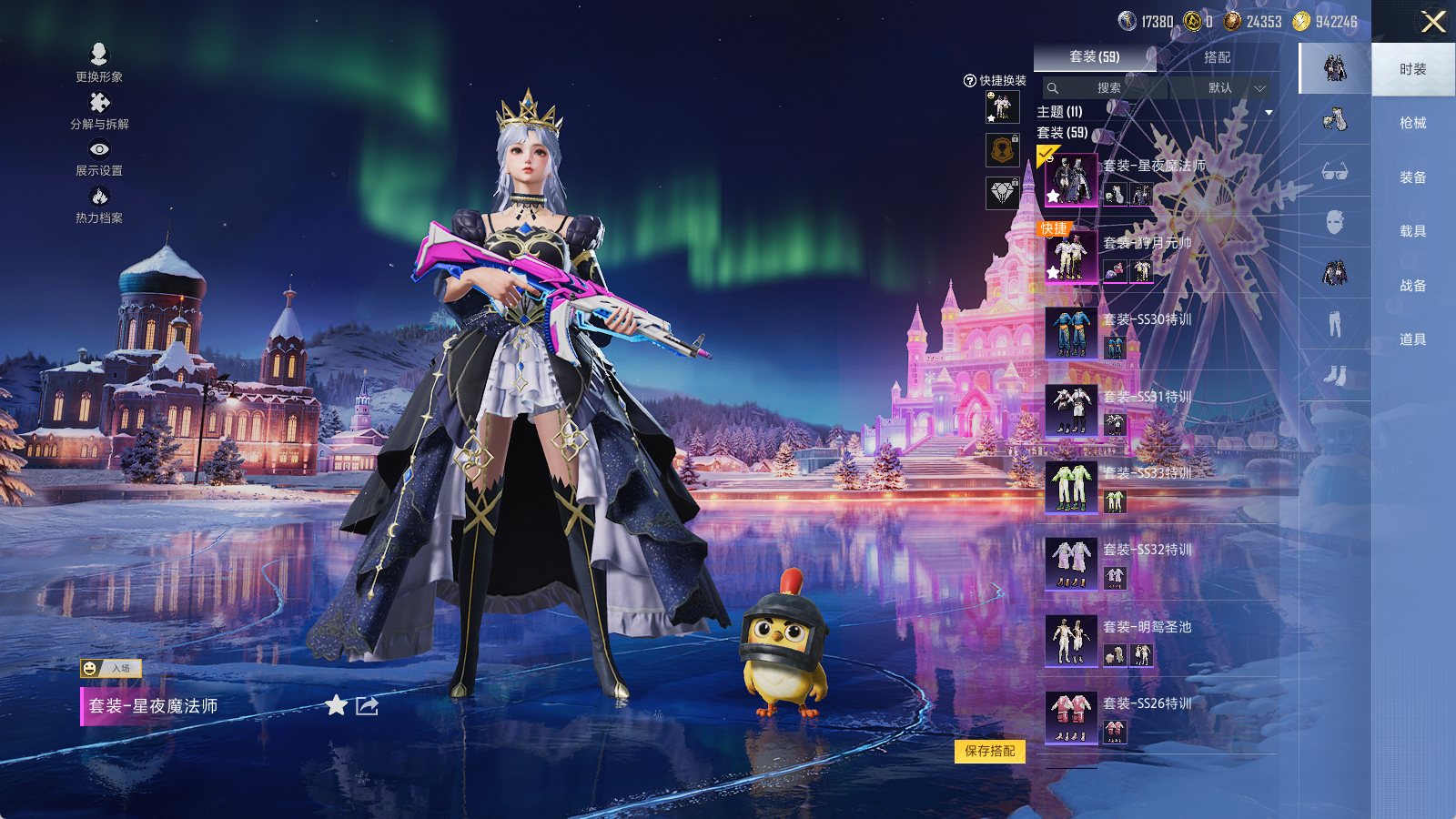Open 分解与拆解 dismantle menu
This screenshot has height=819, width=1456.
point(99,110)
